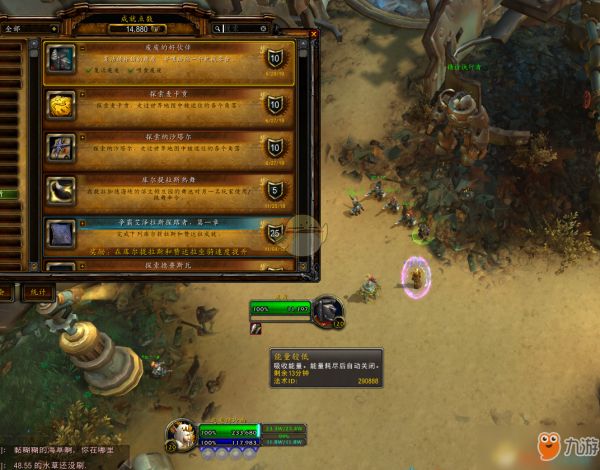Collapse the 成瘾的好伙伴 achievement with its minus button

pyautogui.click(x=83, y=46)
